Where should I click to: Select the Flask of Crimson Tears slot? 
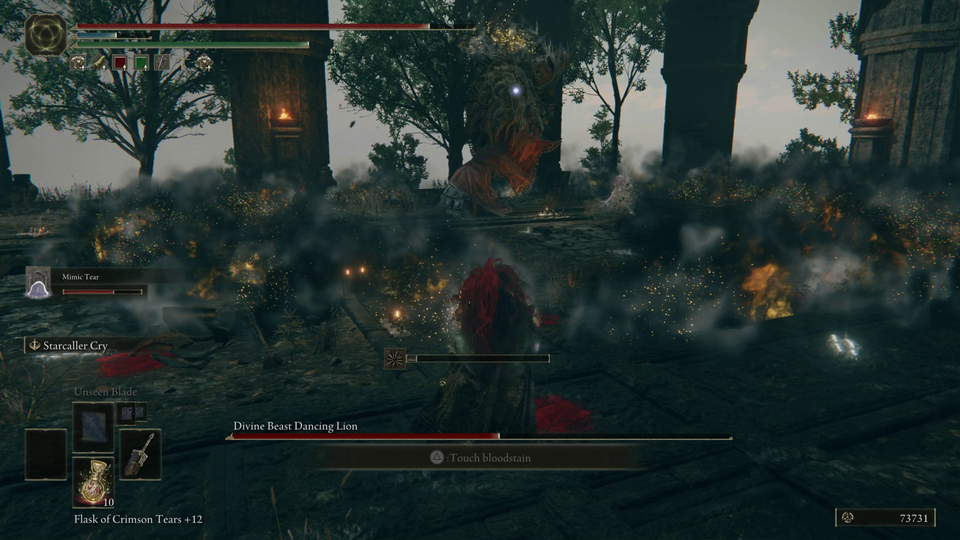pos(93,483)
